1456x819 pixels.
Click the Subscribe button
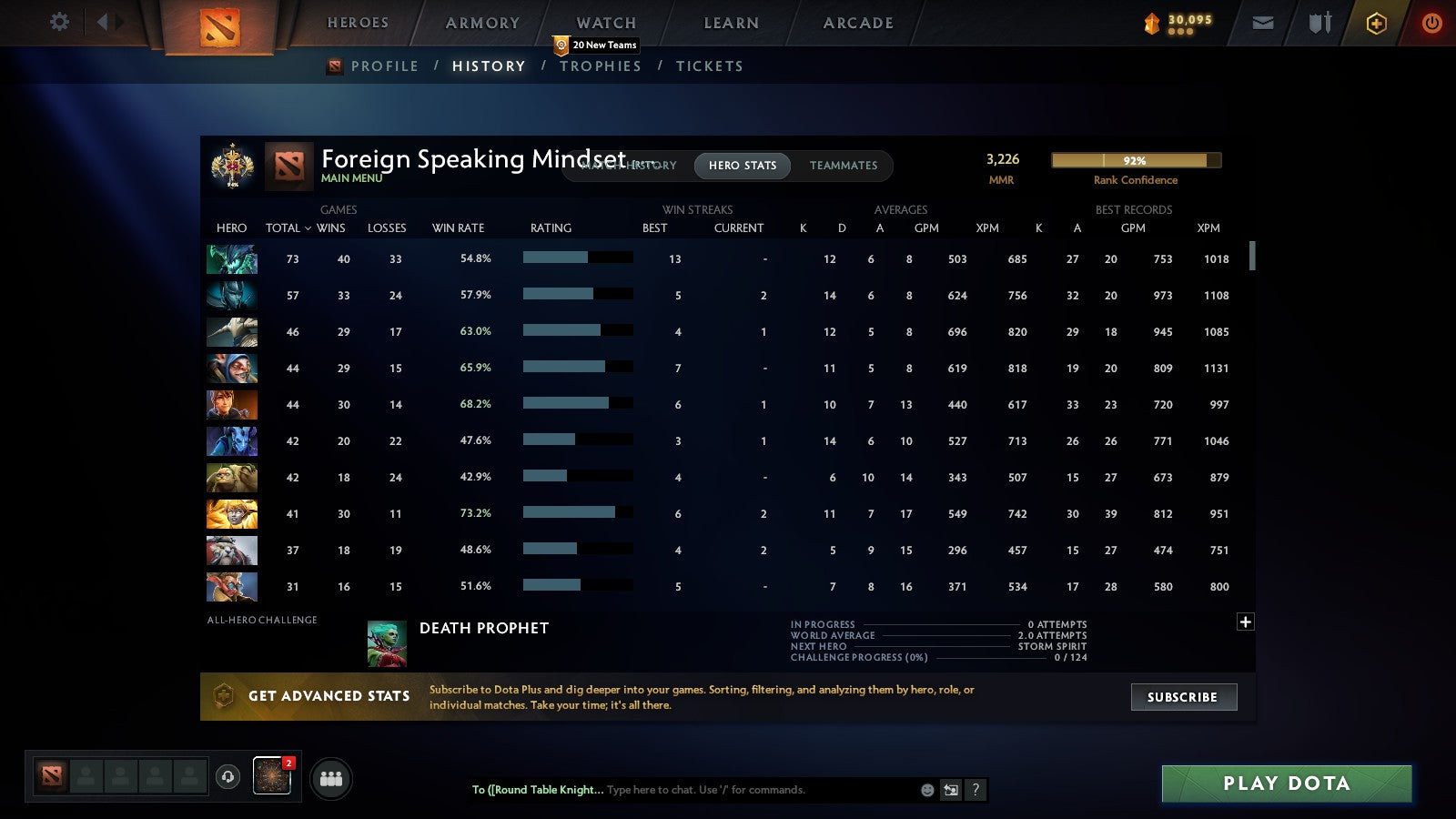(1183, 697)
